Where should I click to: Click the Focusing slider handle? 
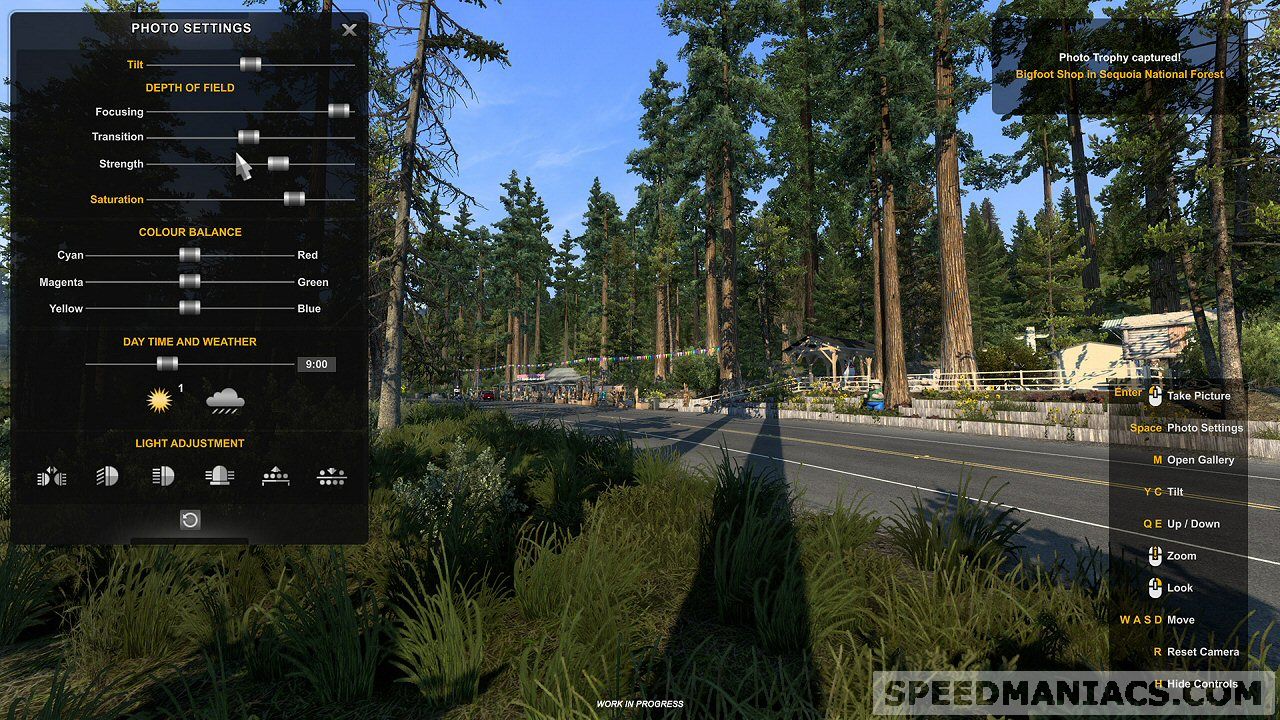click(339, 111)
